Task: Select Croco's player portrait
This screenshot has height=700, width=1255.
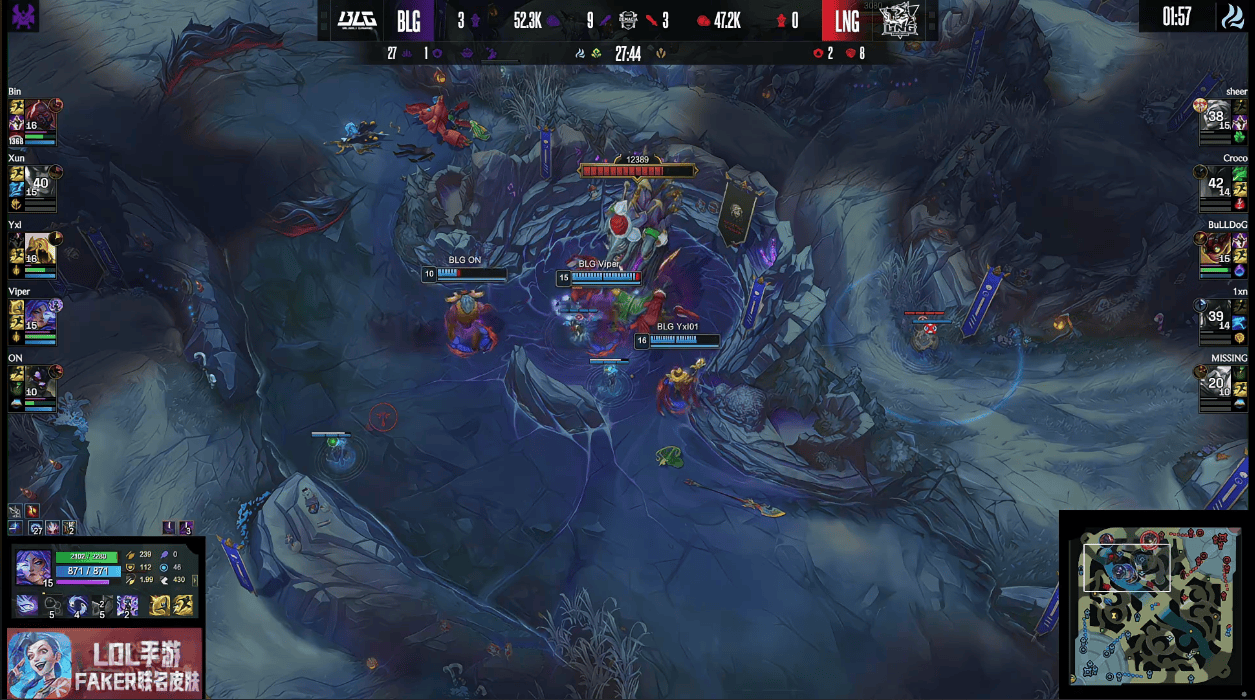Action: tap(1215, 183)
